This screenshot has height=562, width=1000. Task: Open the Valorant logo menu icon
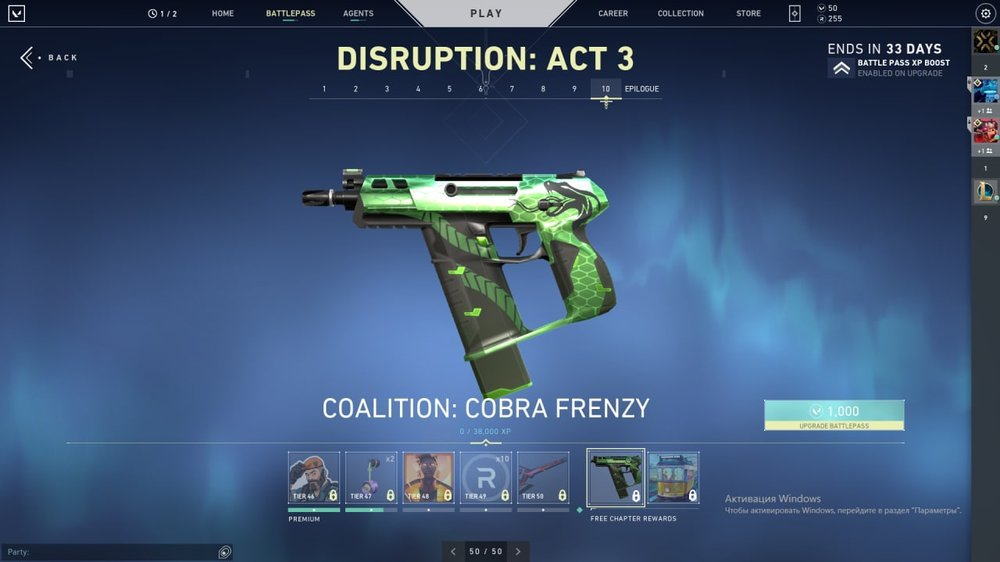[x=16, y=14]
